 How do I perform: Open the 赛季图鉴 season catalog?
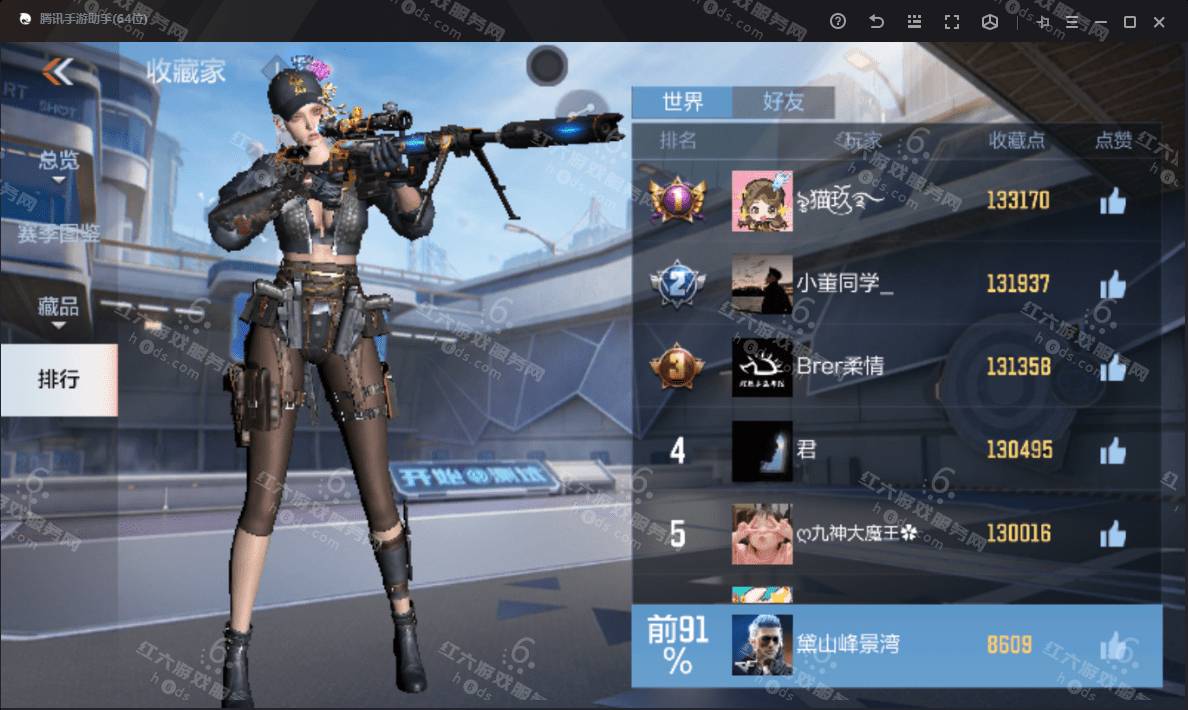58,234
